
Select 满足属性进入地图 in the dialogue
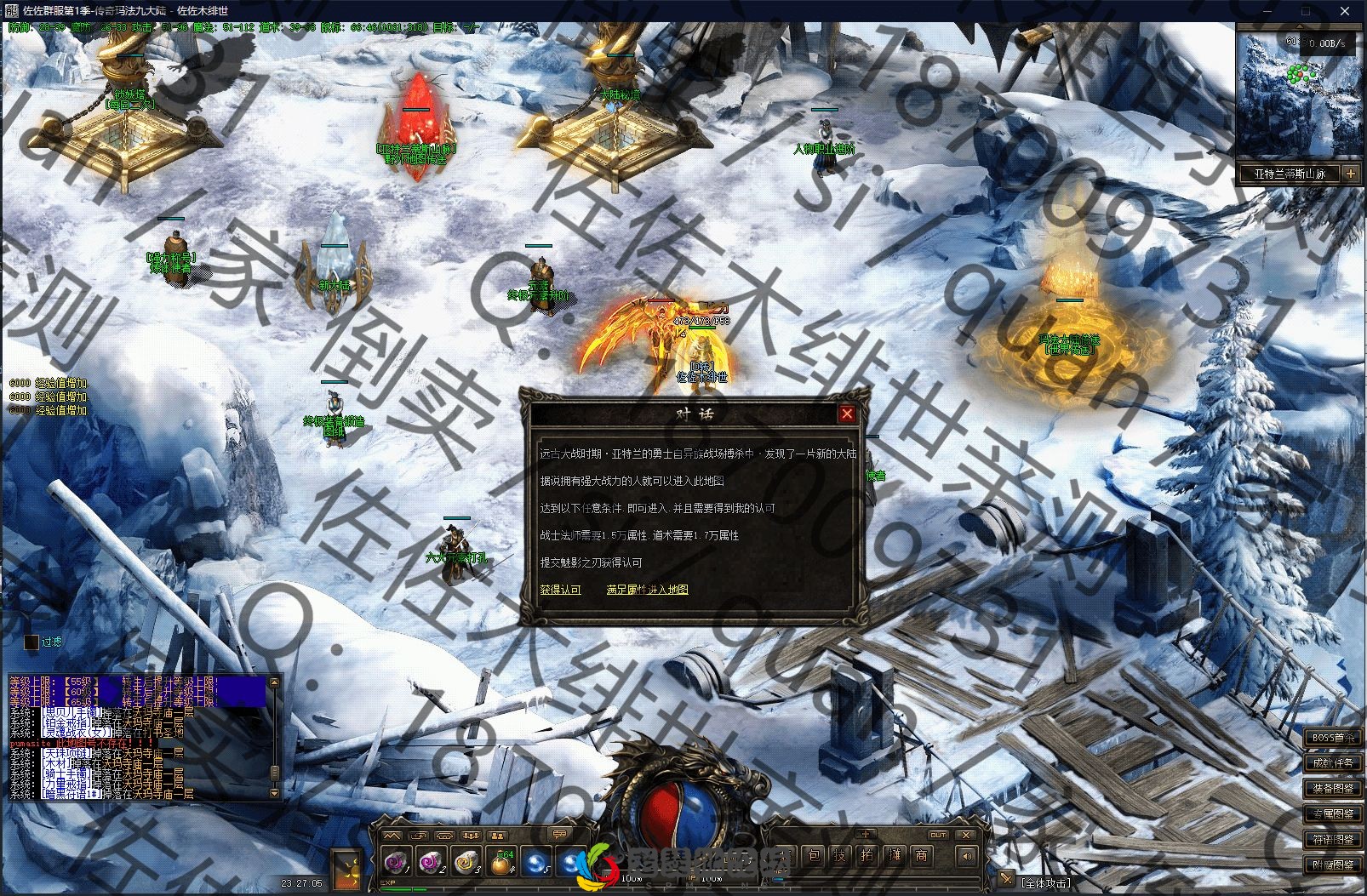[x=647, y=590]
